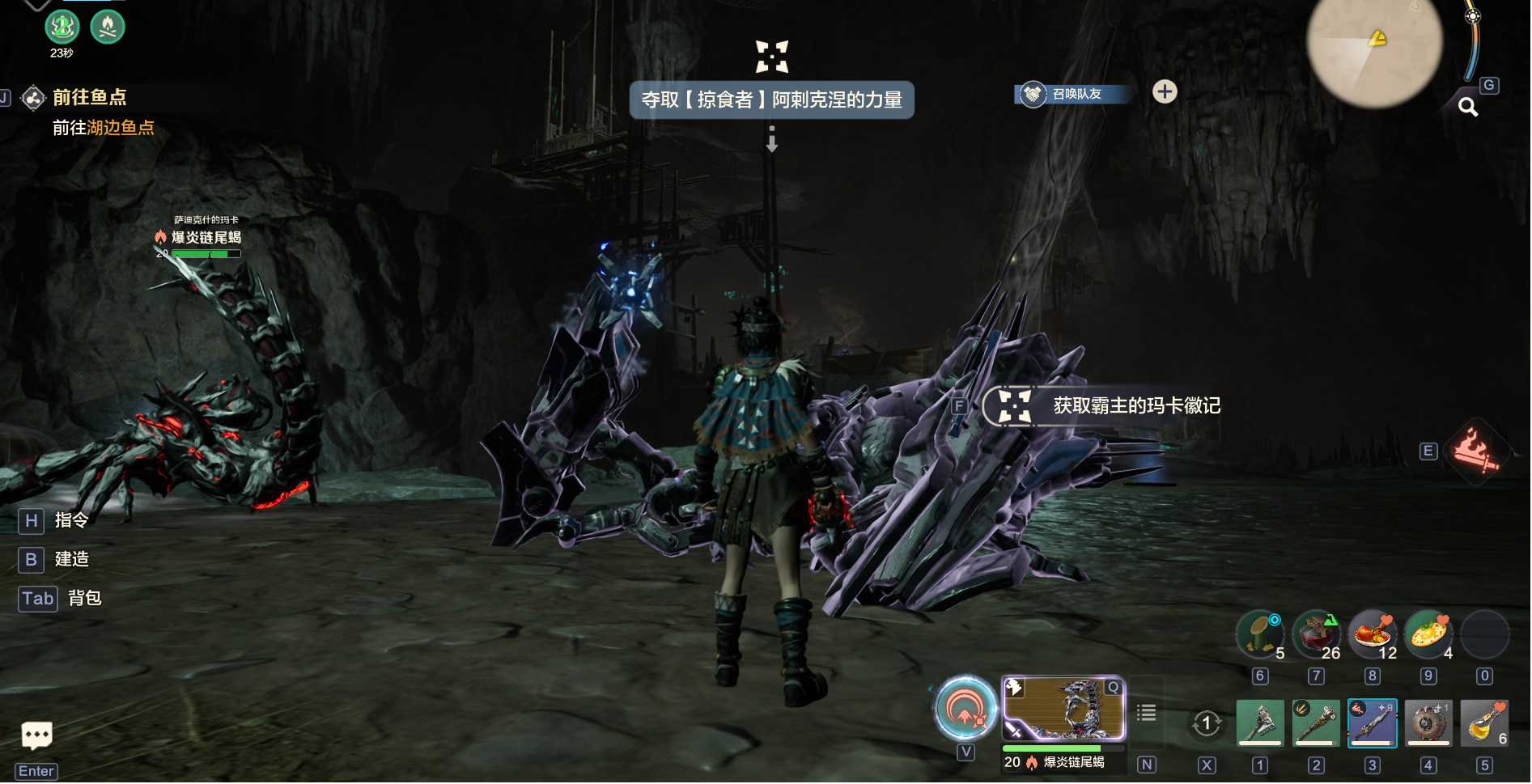Viewport: 1532px width, 784px height.
Task: Click the campfire buff icon
Action: [108, 28]
